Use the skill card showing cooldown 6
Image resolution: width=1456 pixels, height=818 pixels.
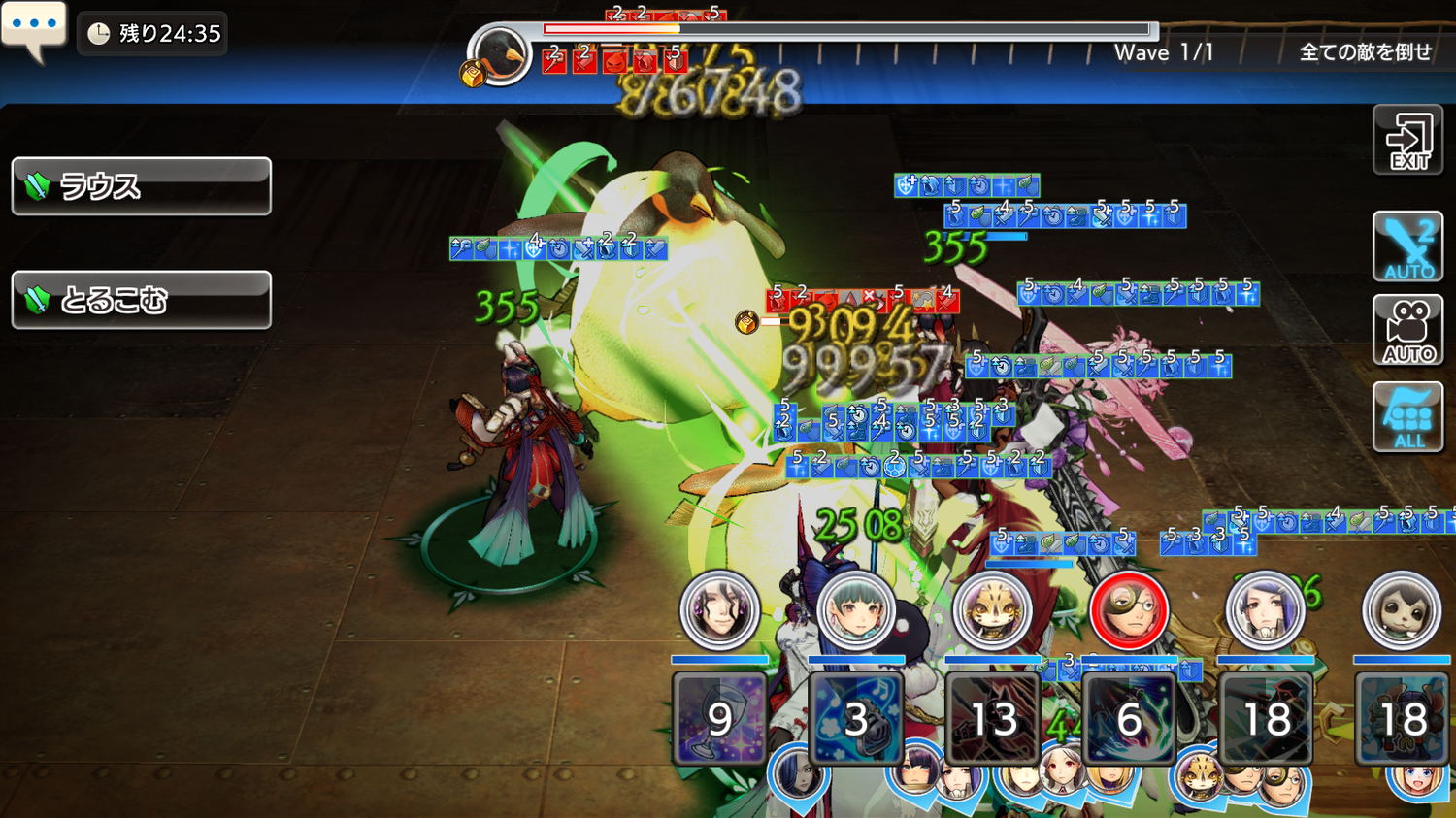[1129, 719]
